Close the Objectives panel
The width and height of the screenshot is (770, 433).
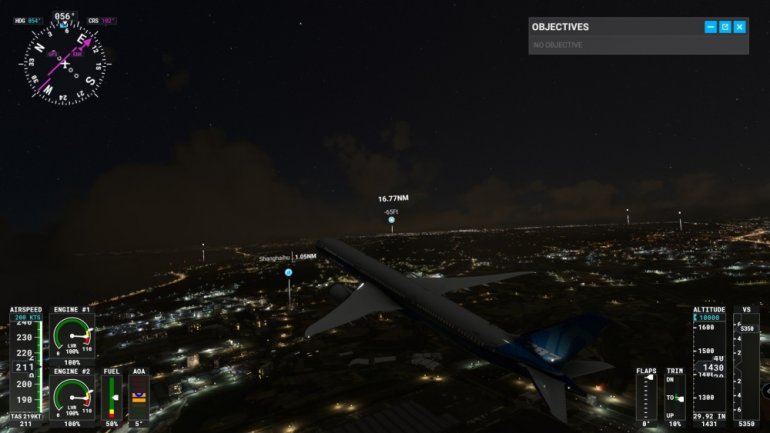(740, 27)
